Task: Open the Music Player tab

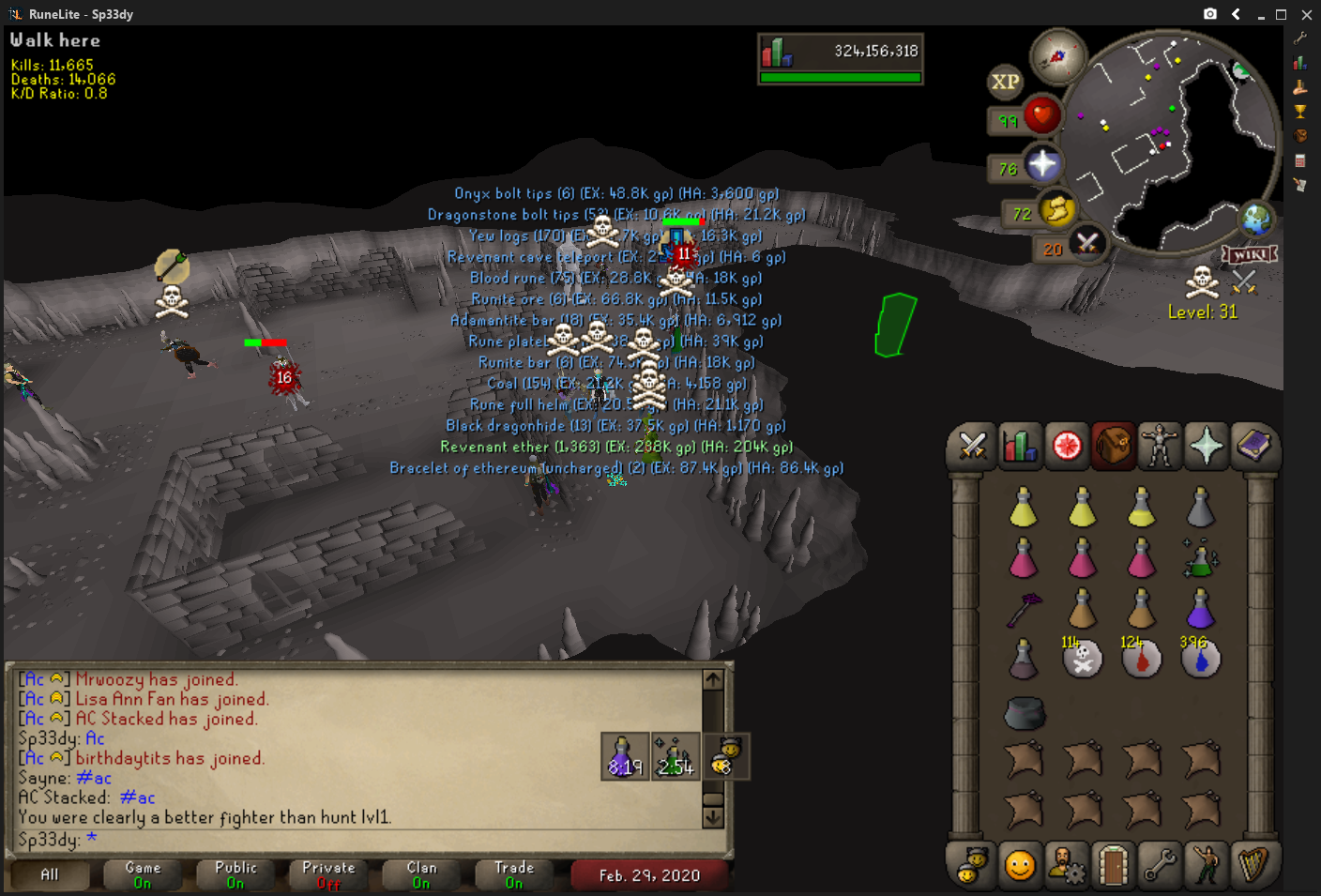Action: [1253, 864]
